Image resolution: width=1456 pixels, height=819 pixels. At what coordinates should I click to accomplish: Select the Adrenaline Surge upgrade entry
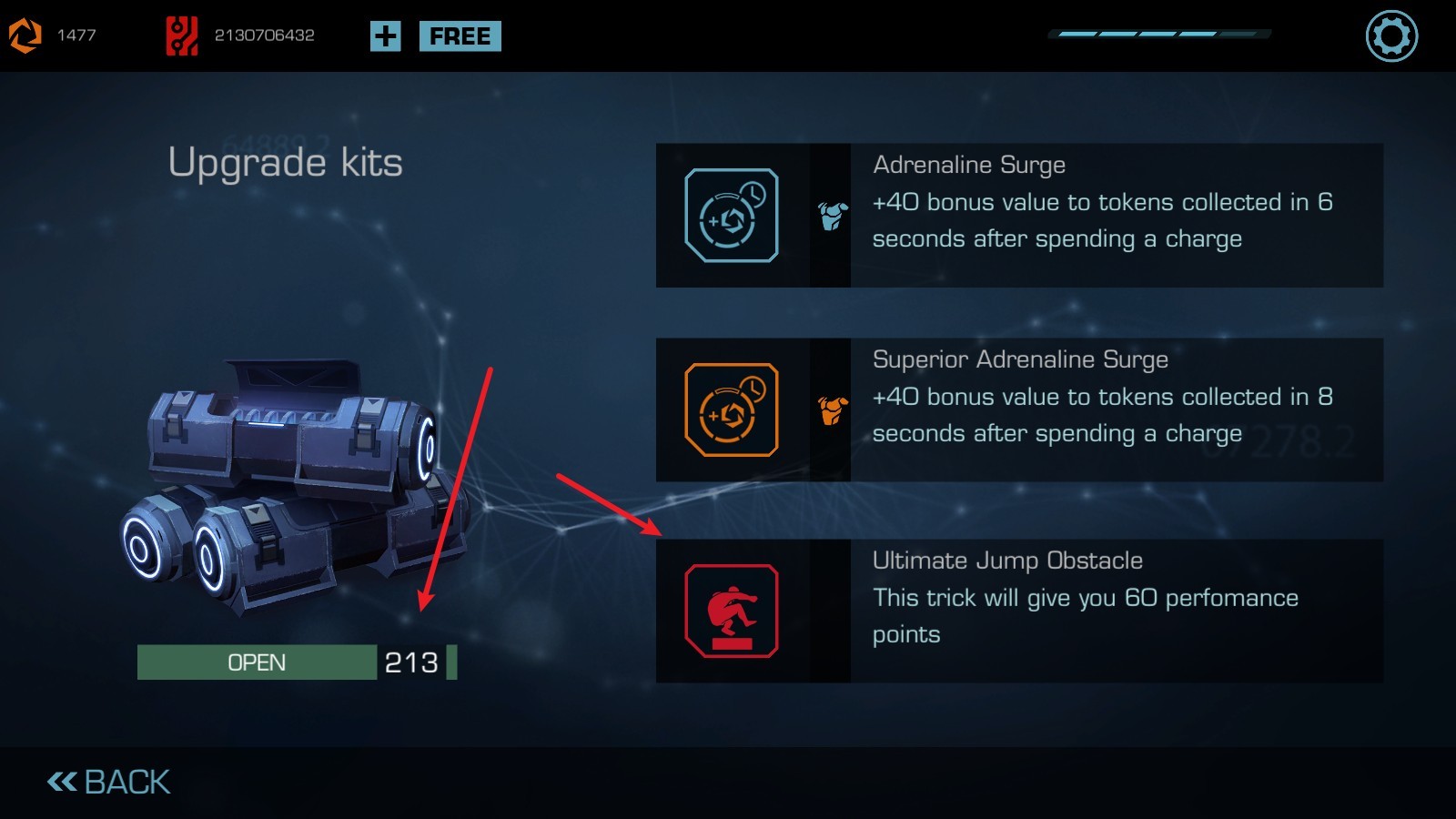click(x=1019, y=216)
